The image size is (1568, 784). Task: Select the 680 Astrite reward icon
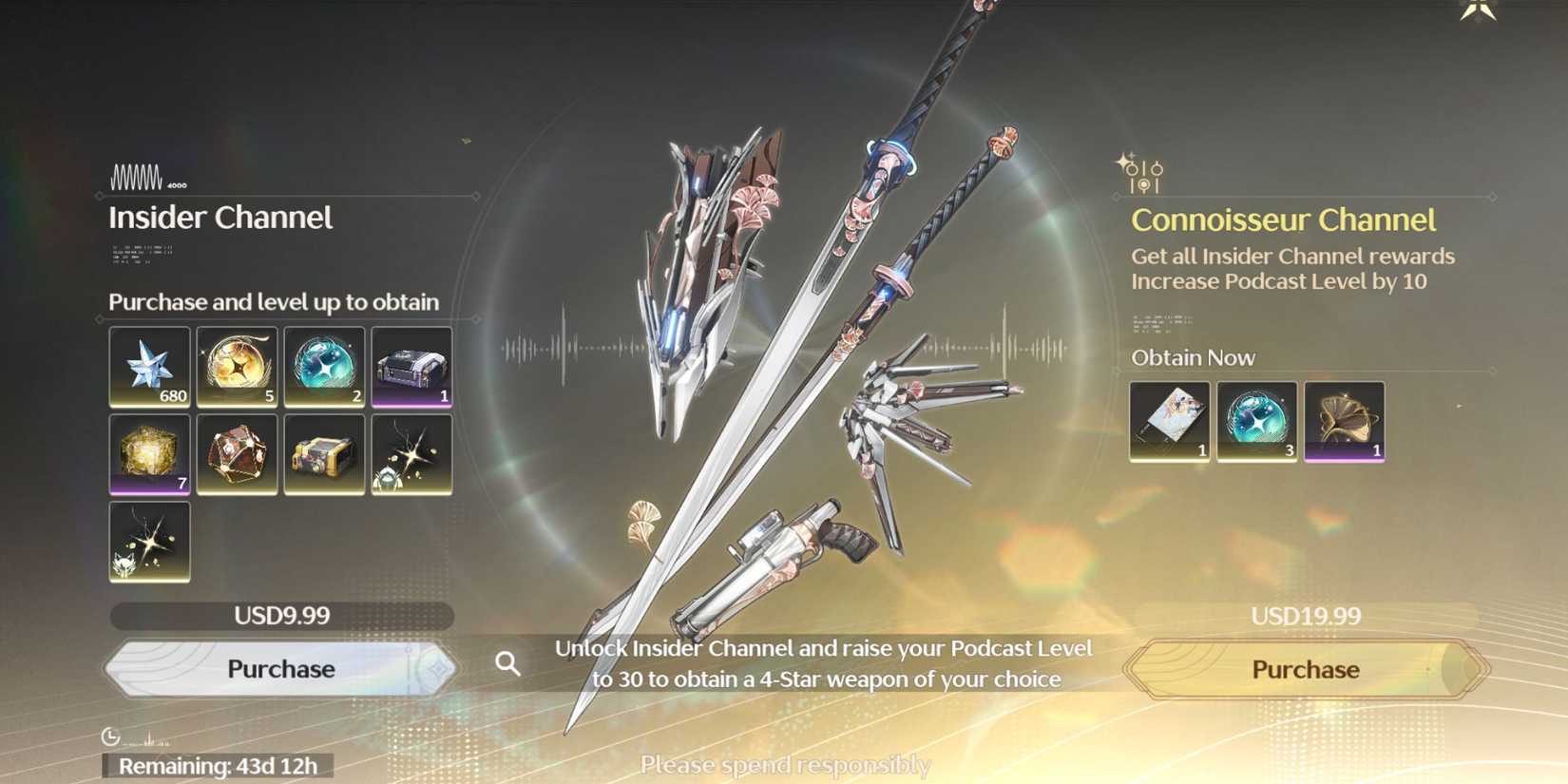coord(149,368)
